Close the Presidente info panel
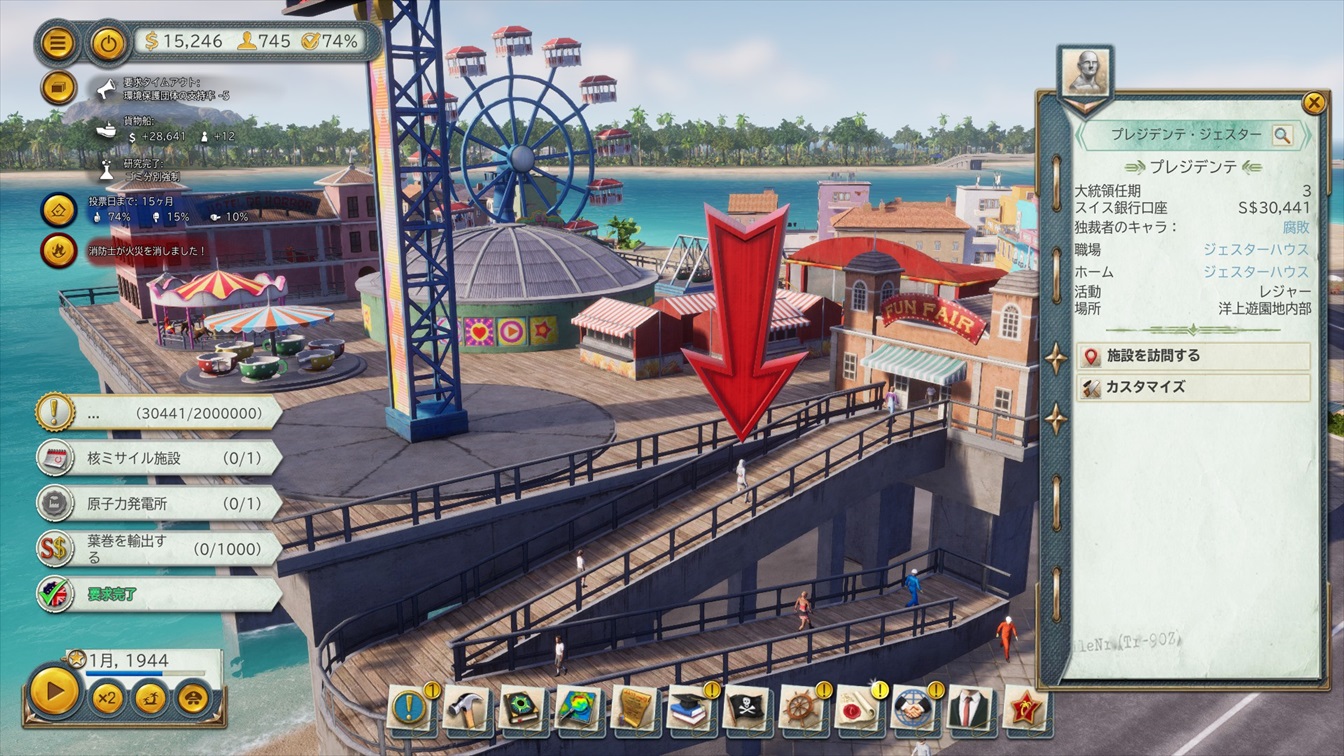 [1313, 101]
